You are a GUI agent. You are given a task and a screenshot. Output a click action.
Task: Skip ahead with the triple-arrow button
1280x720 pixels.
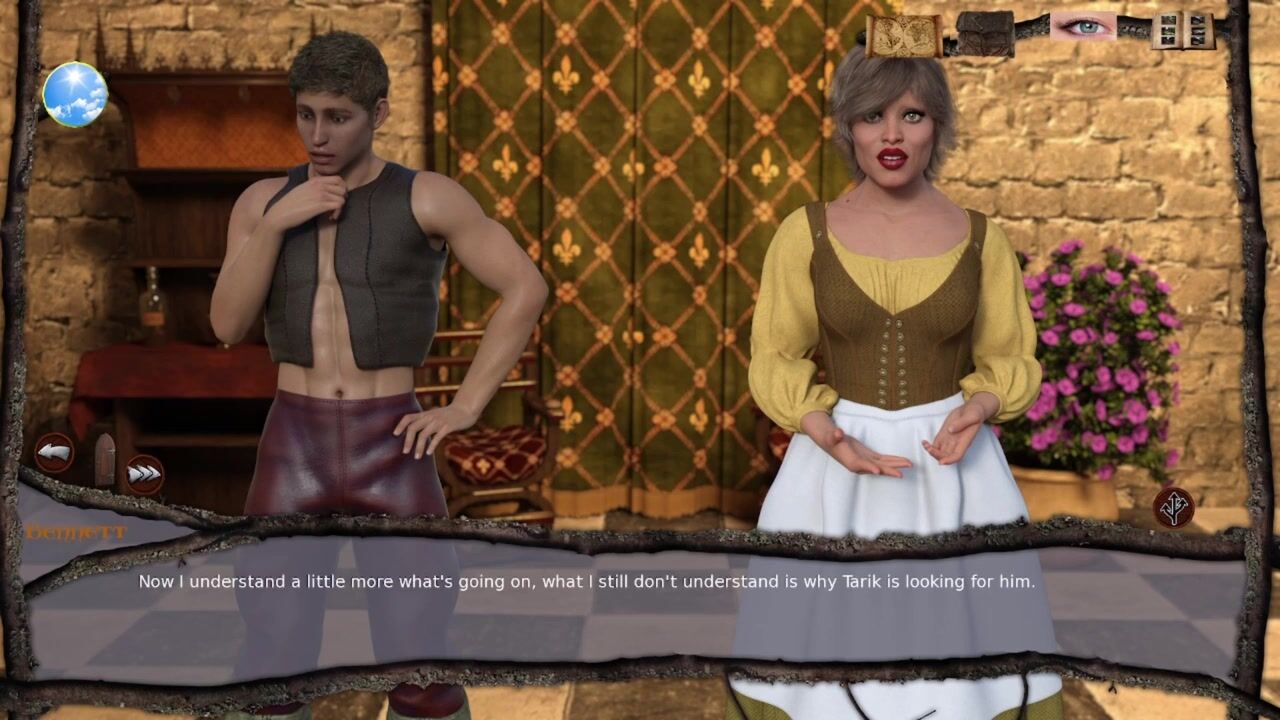(144, 473)
